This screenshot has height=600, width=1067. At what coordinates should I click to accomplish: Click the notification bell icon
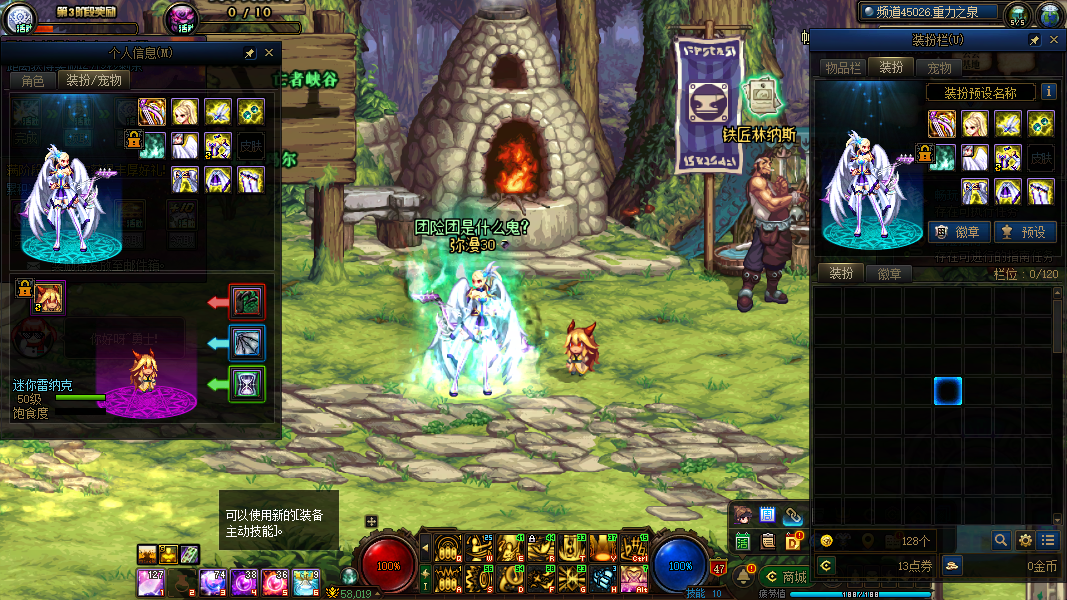[744, 576]
